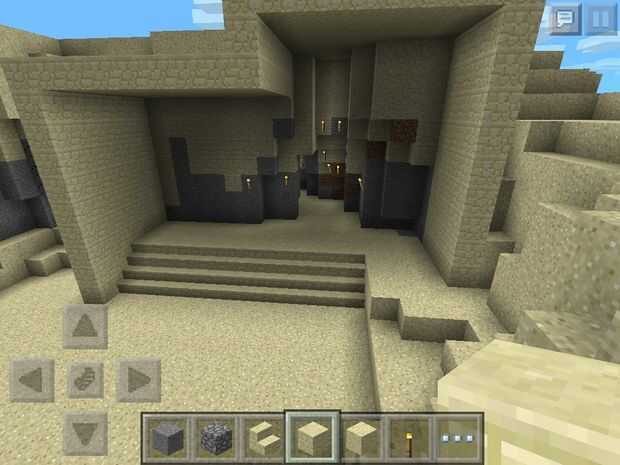Tap the move forward up arrow
This screenshot has width=620, height=465.
coord(86,326)
